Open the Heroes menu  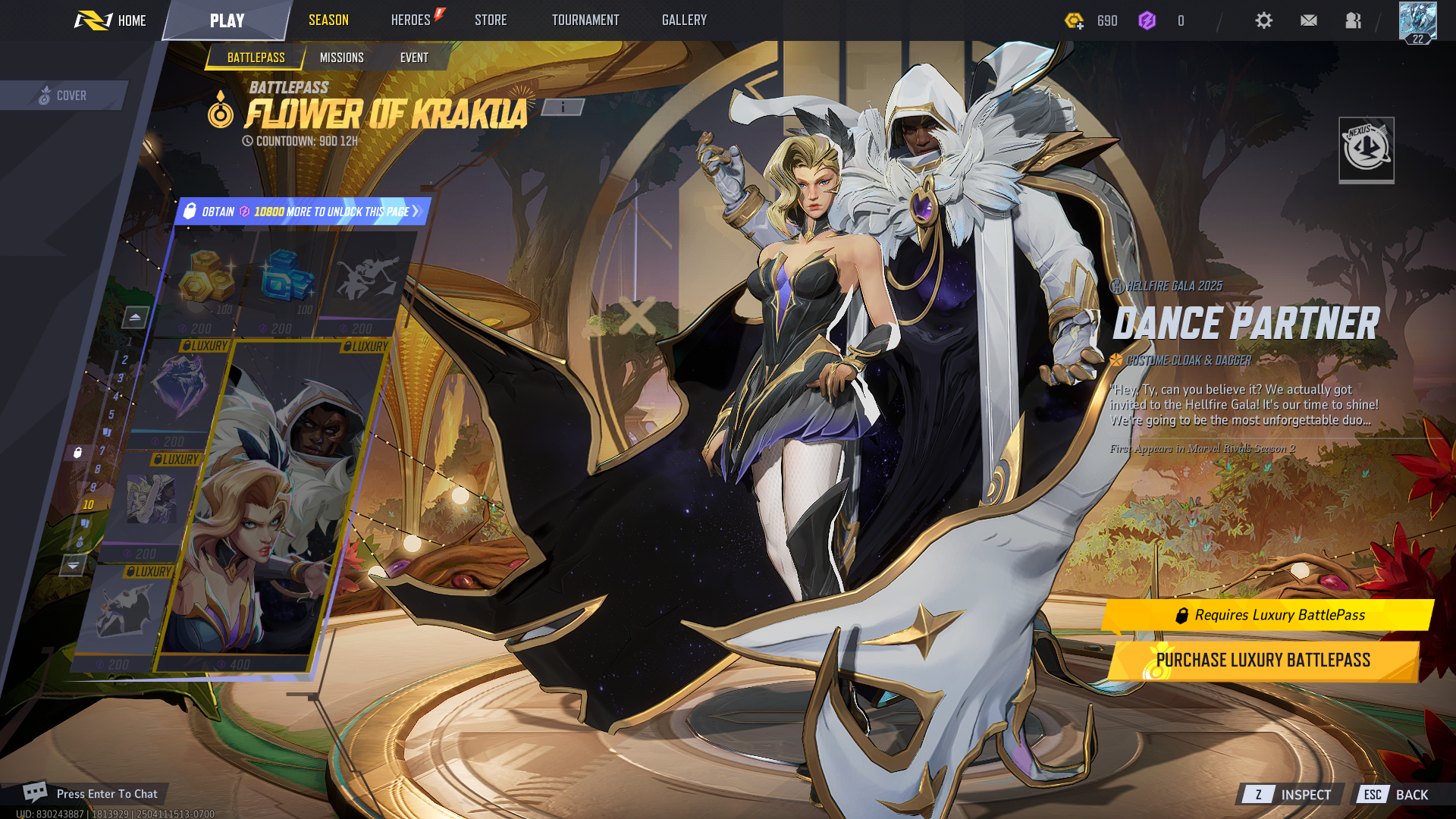[x=411, y=20]
